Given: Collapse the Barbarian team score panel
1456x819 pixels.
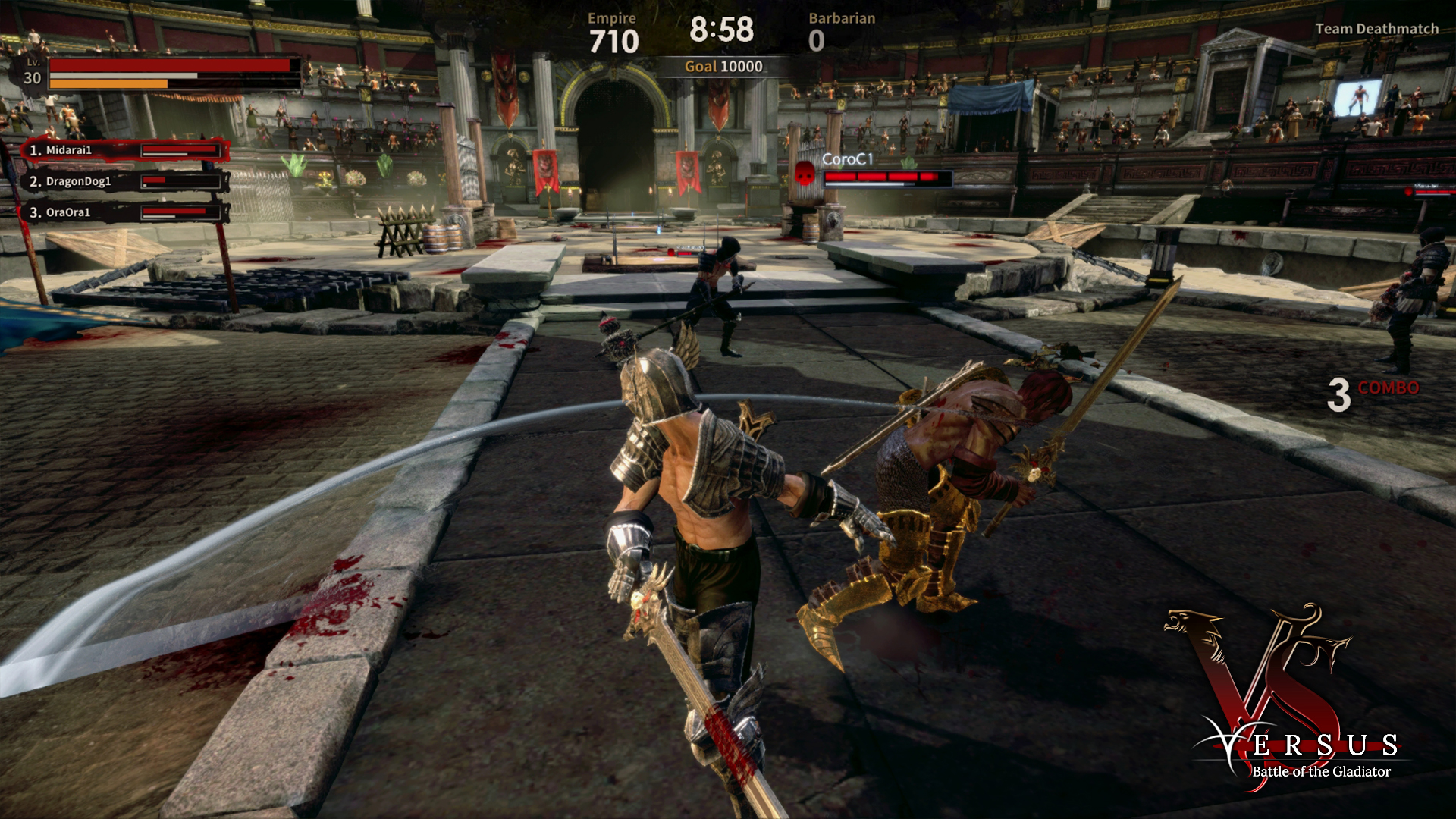Looking at the screenshot, I should (841, 30).
